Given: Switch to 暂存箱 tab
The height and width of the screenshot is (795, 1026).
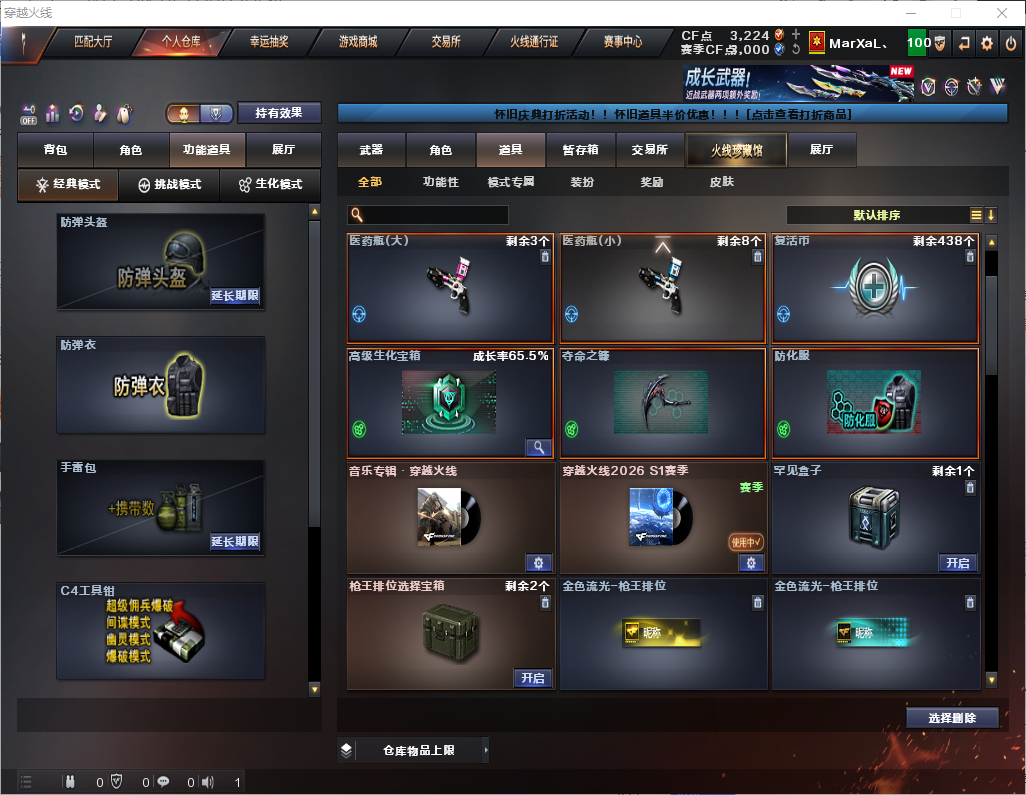Looking at the screenshot, I should (580, 150).
